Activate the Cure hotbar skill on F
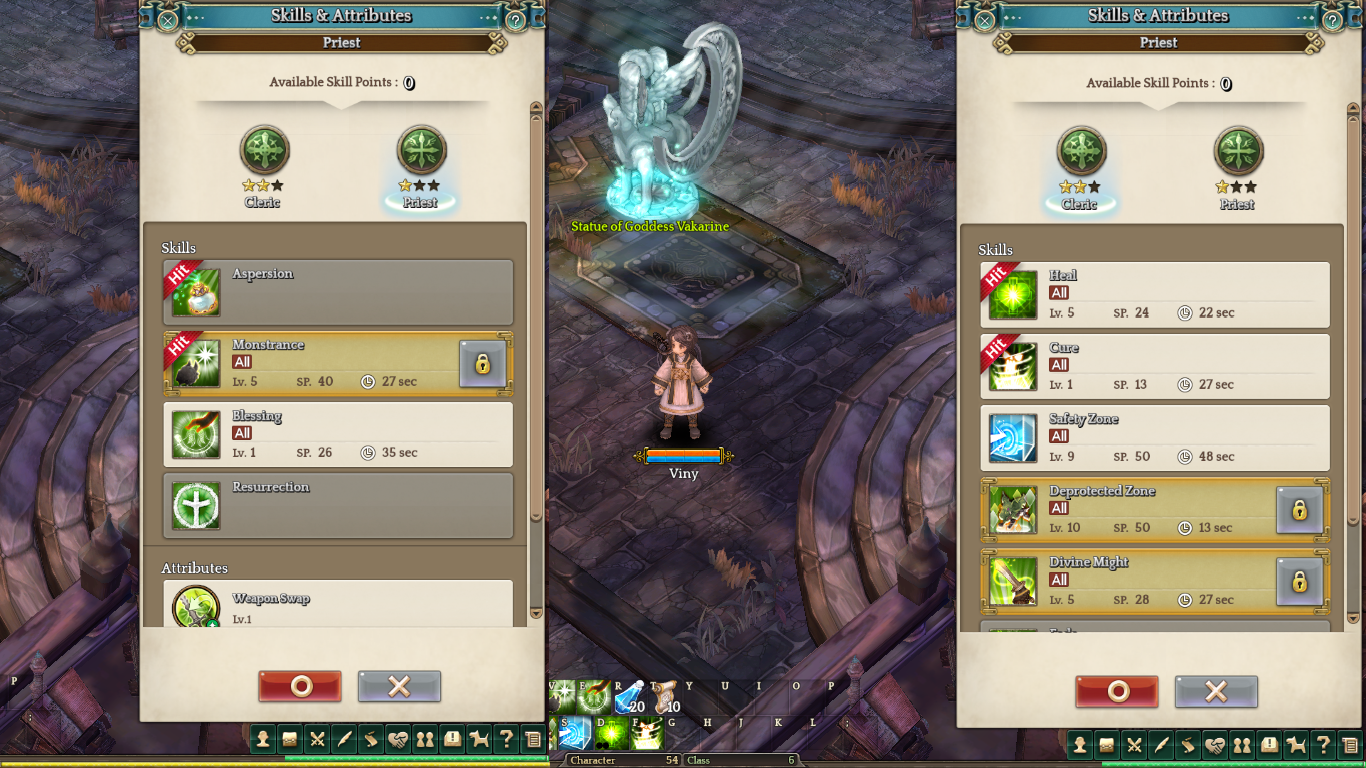Image resolution: width=1366 pixels, height=768 pixels. click(647, 733)
